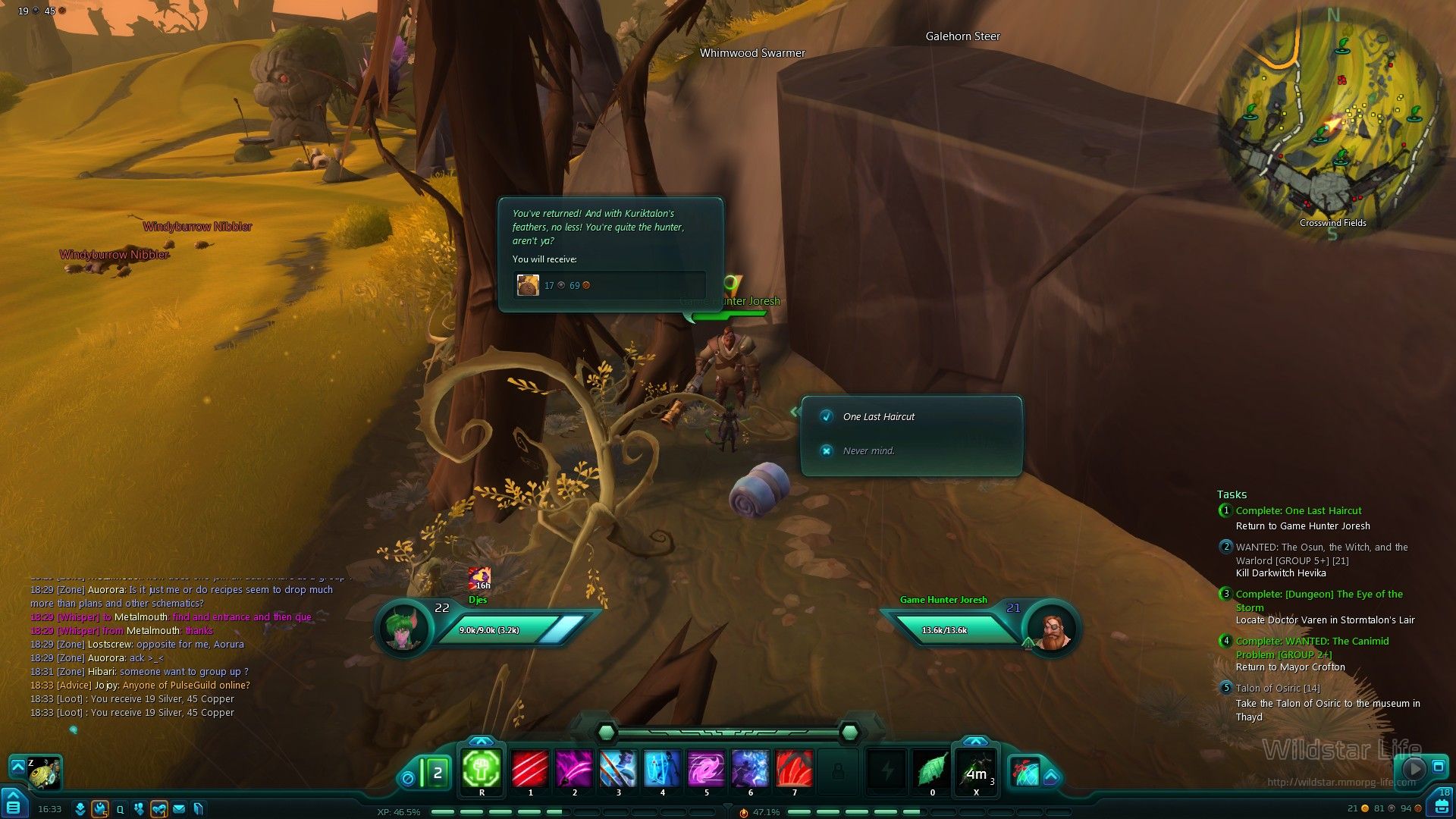Activate the red feather ability in slot 7

[x=794, y=769]
